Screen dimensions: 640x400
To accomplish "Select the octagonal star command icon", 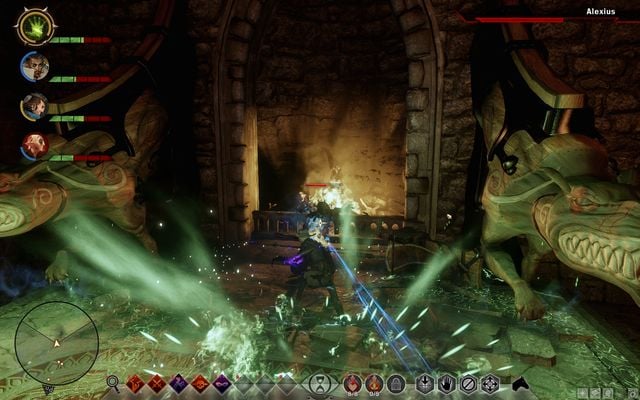I will [x=490, y=383].
